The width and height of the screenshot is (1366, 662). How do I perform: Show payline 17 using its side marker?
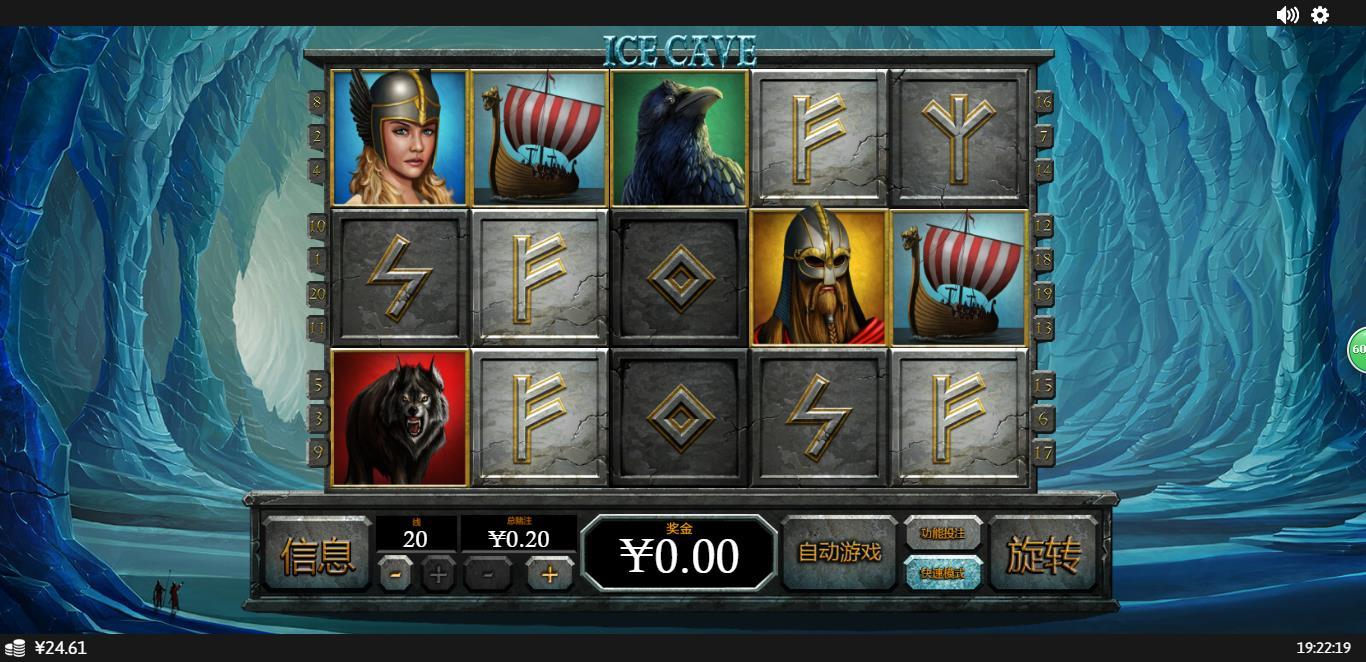pyautogui.click(x=1044, y=452)
